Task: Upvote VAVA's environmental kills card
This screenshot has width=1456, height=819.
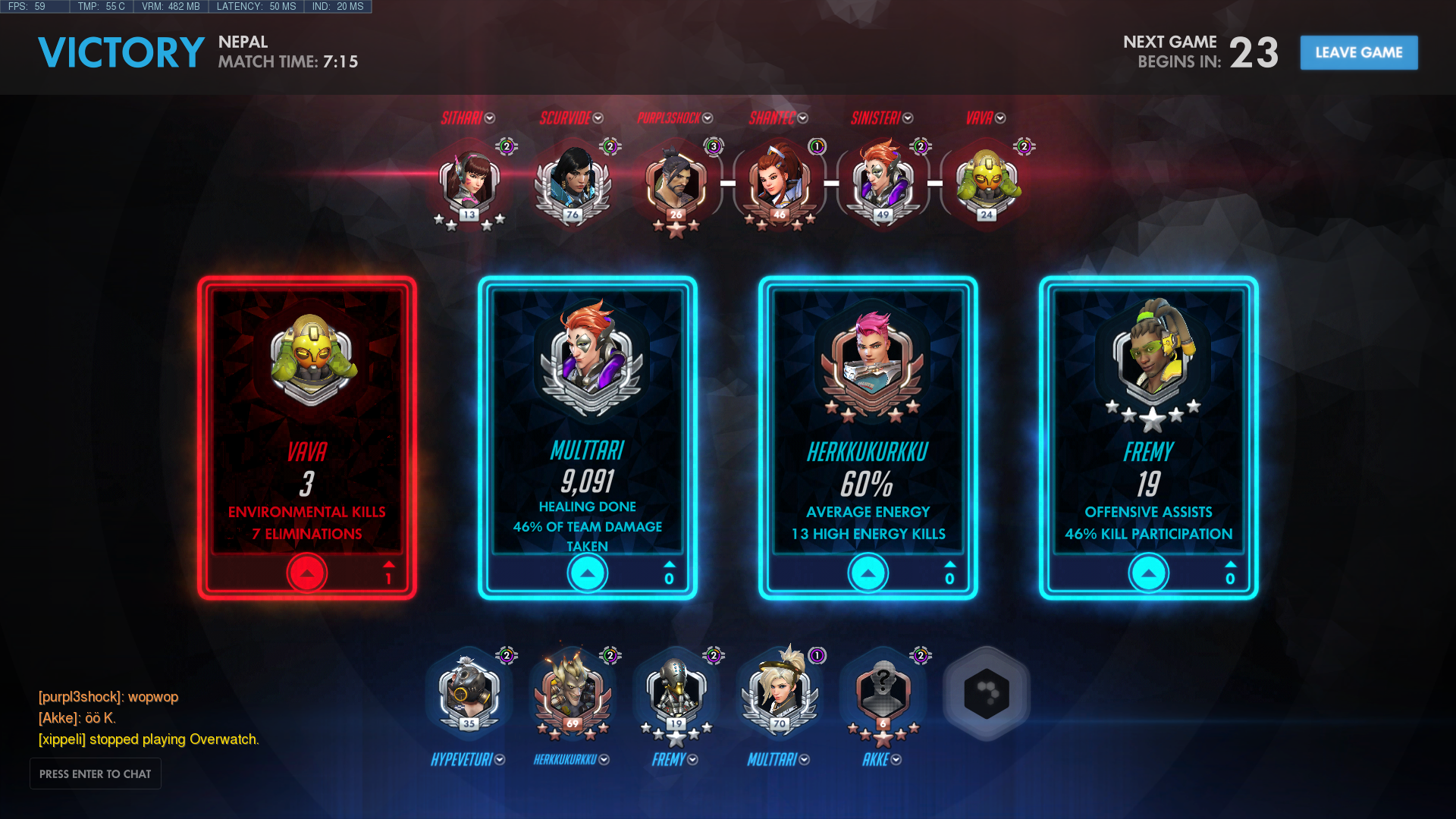Action: [x=307, y=573]
